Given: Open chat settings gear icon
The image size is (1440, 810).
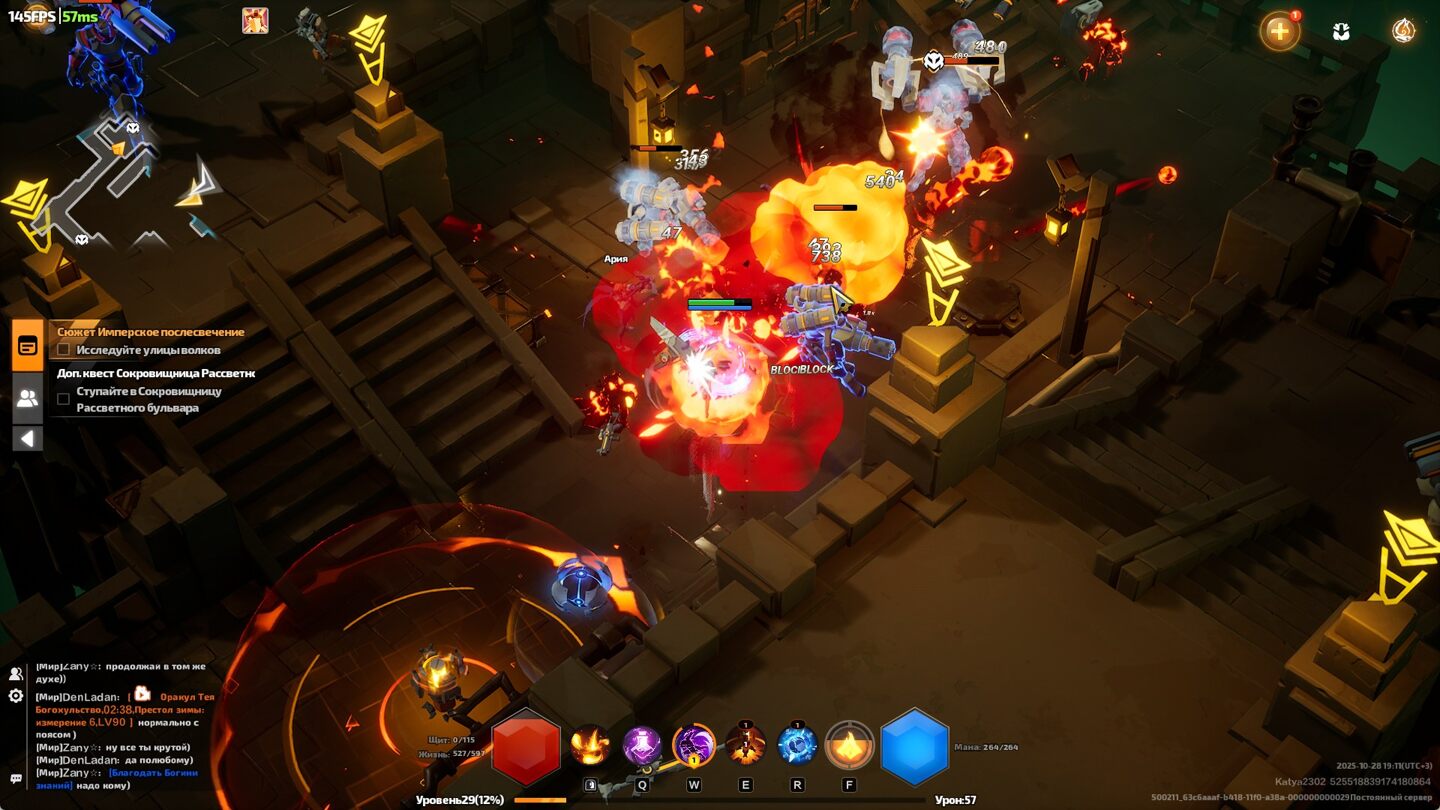Looking at the screenshot, I should click(16, 695).
